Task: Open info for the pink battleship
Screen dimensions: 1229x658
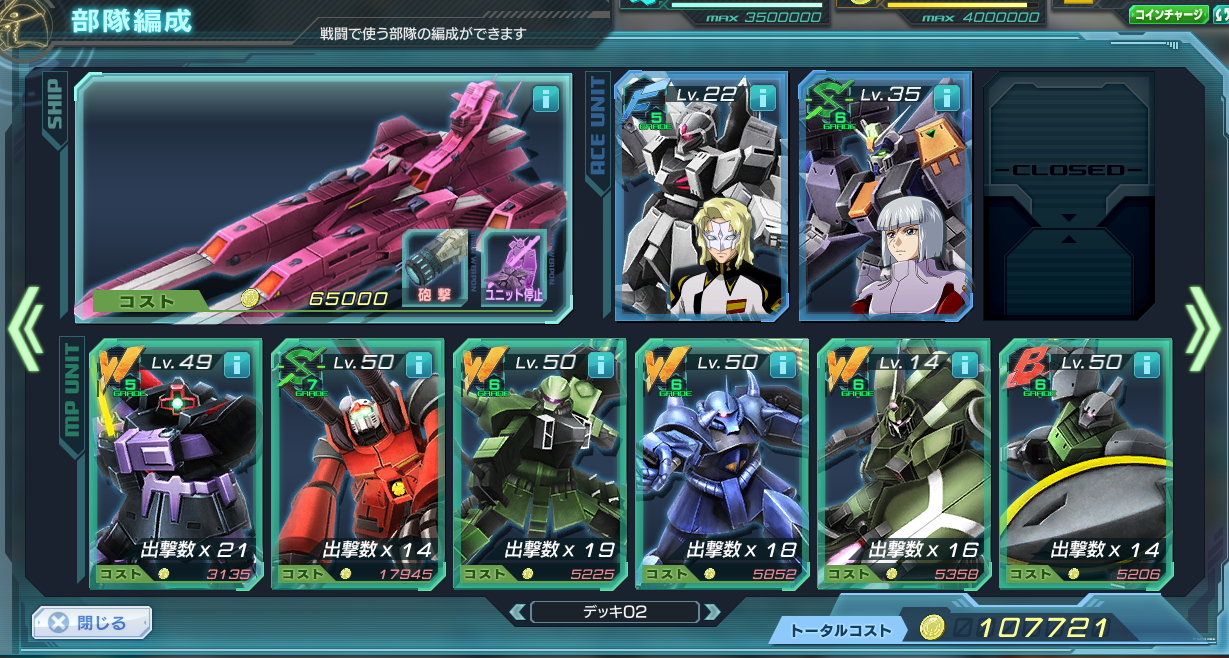Action: point(545,98)
